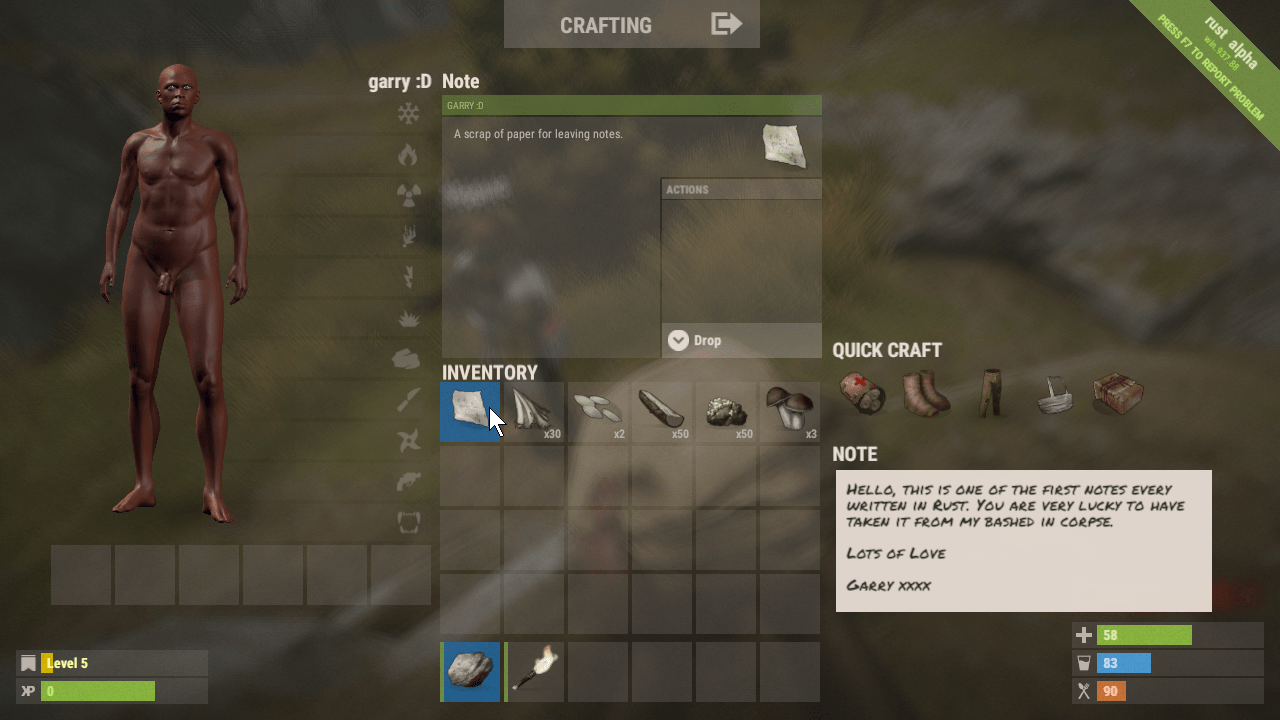The height and width of the screenshot is (720, 1280).
Task: Quick craft the wooden box
Action: (x=1118, y=394)
